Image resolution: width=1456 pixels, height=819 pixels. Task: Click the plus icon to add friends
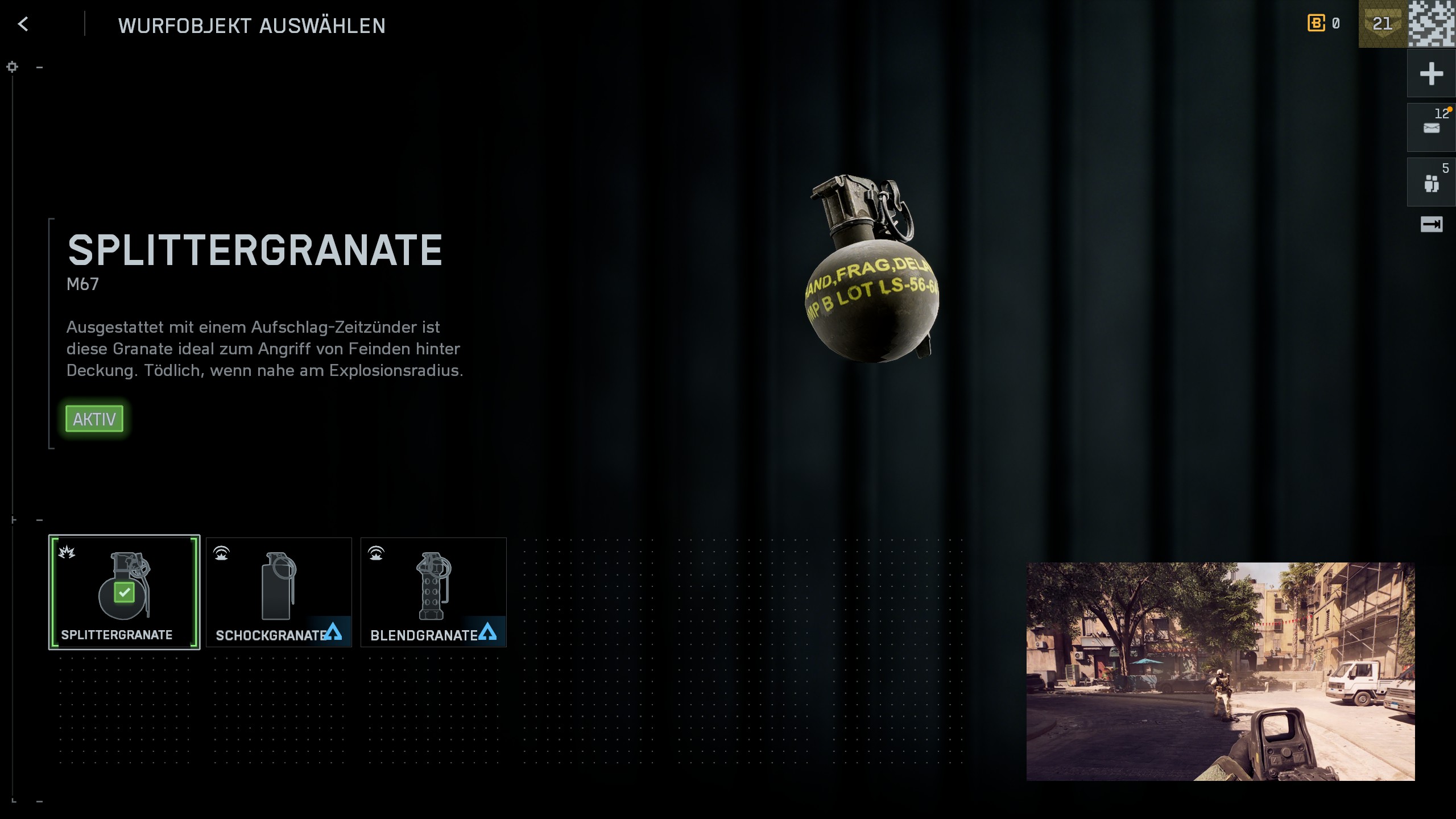click(x=1431, y=73)
